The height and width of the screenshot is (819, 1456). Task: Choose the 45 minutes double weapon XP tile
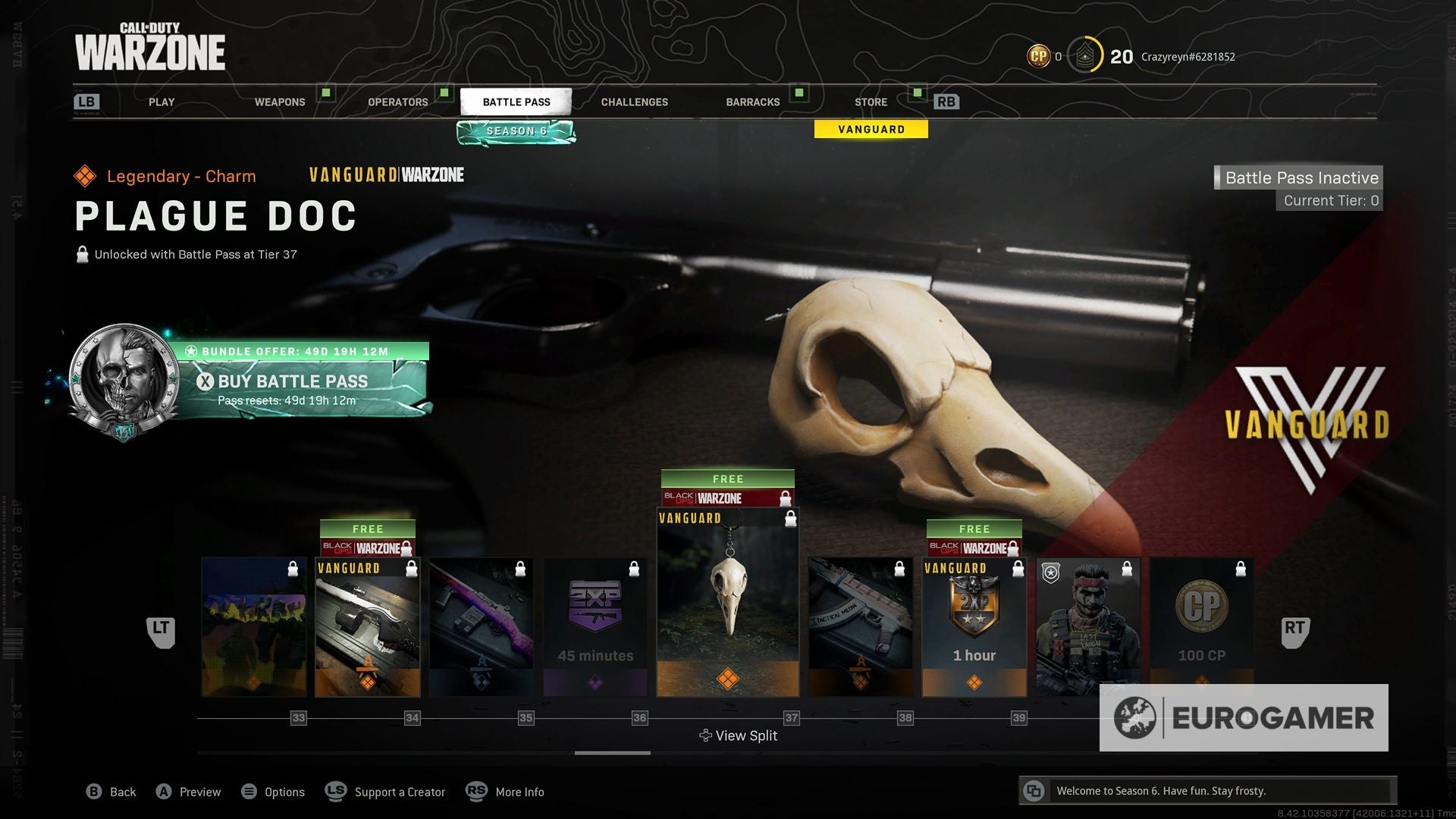[595, 627]
